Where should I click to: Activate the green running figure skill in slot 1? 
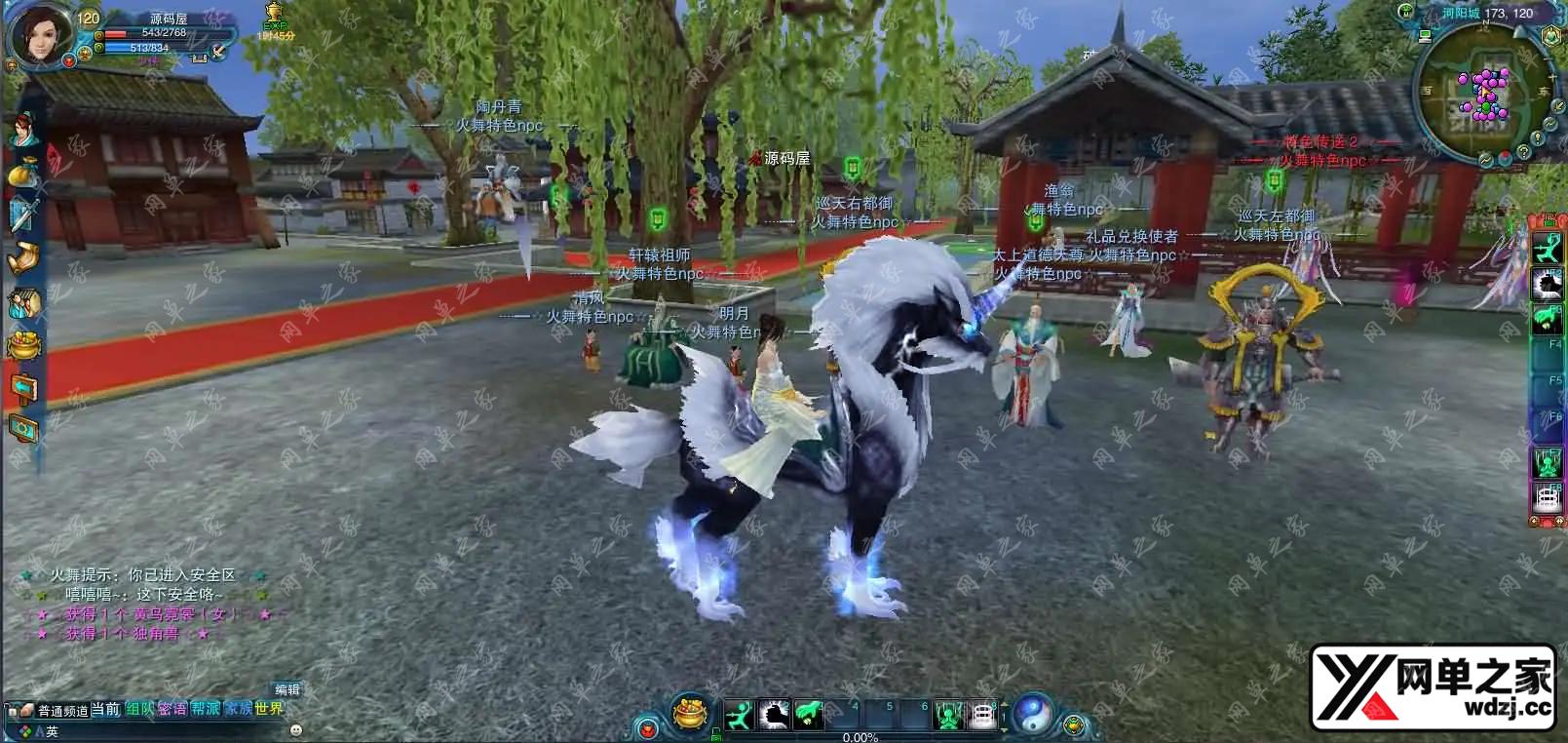[x=740, y=716]
